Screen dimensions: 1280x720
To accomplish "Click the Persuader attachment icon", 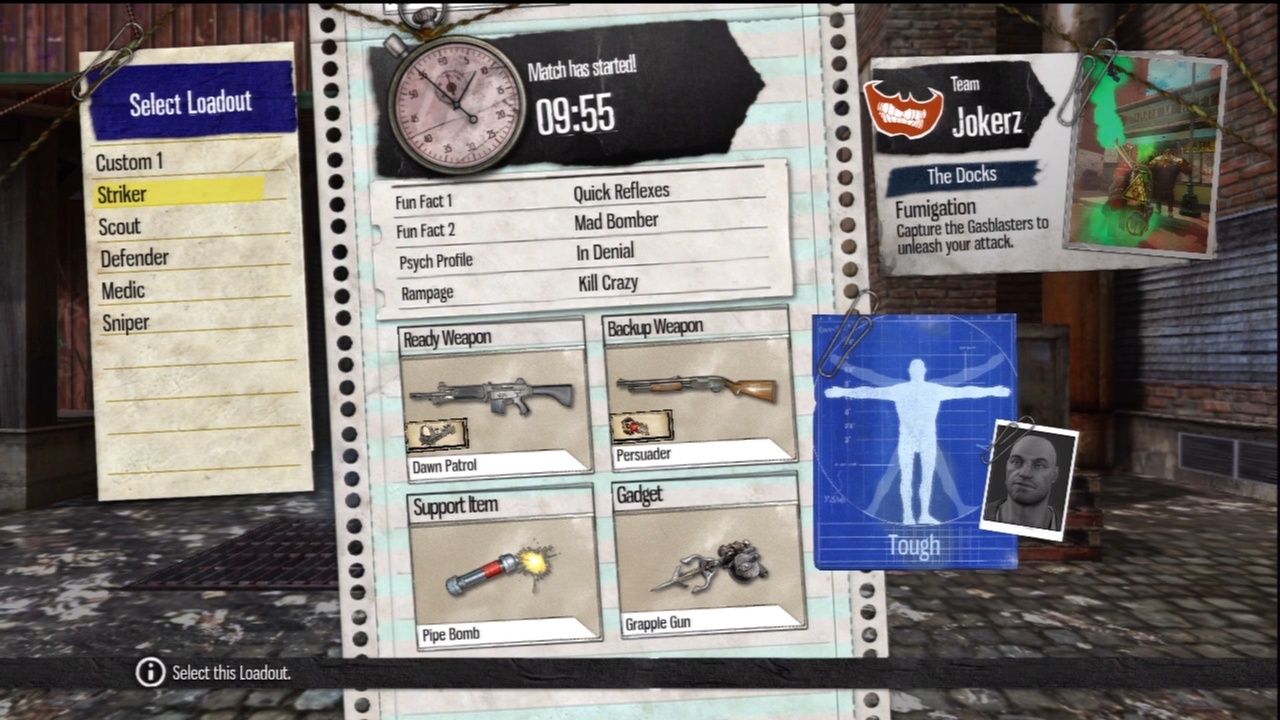I will [x=643, y=425].
